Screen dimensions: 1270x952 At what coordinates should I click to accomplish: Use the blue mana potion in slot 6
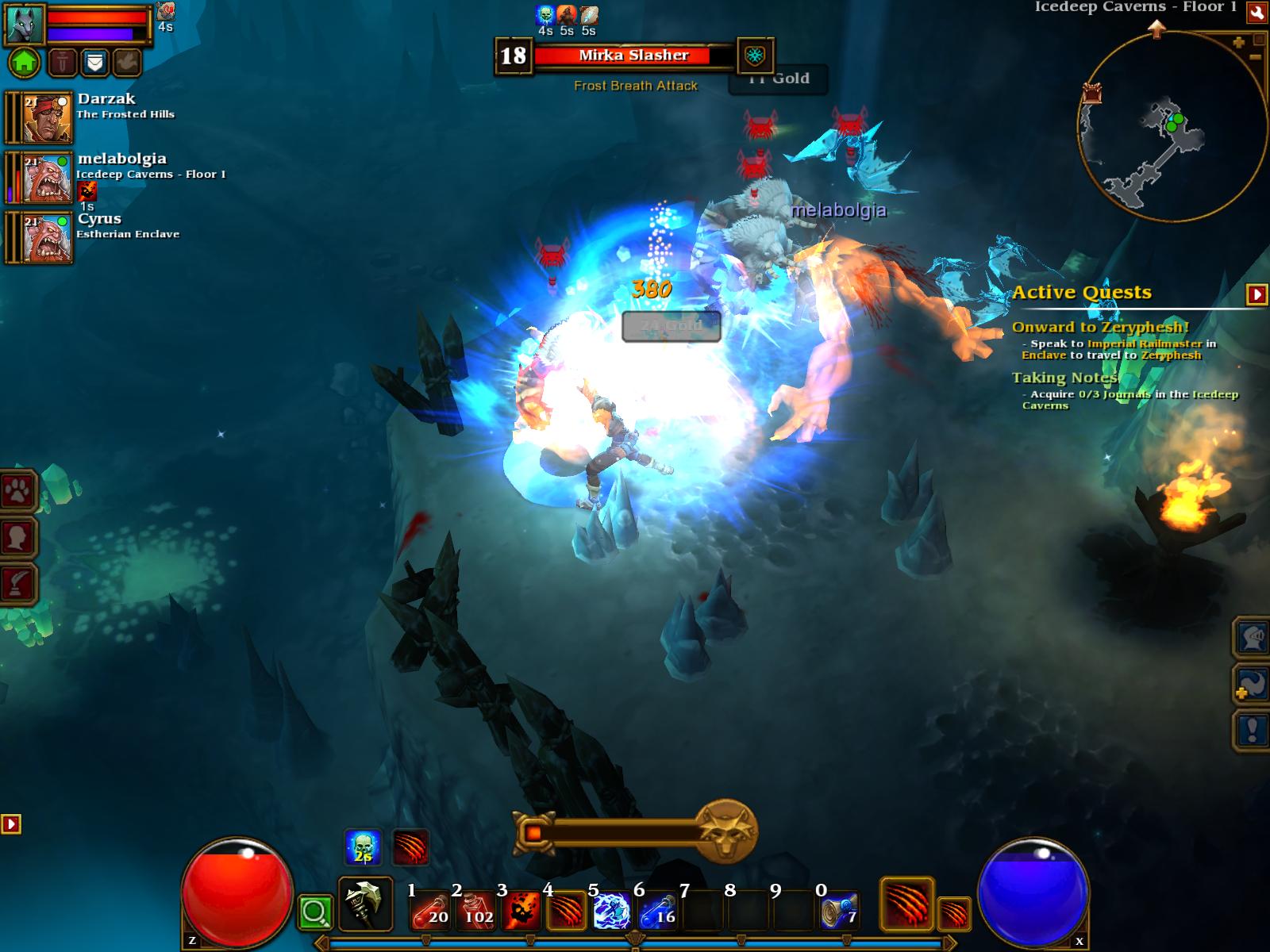(x=657, y=911)
